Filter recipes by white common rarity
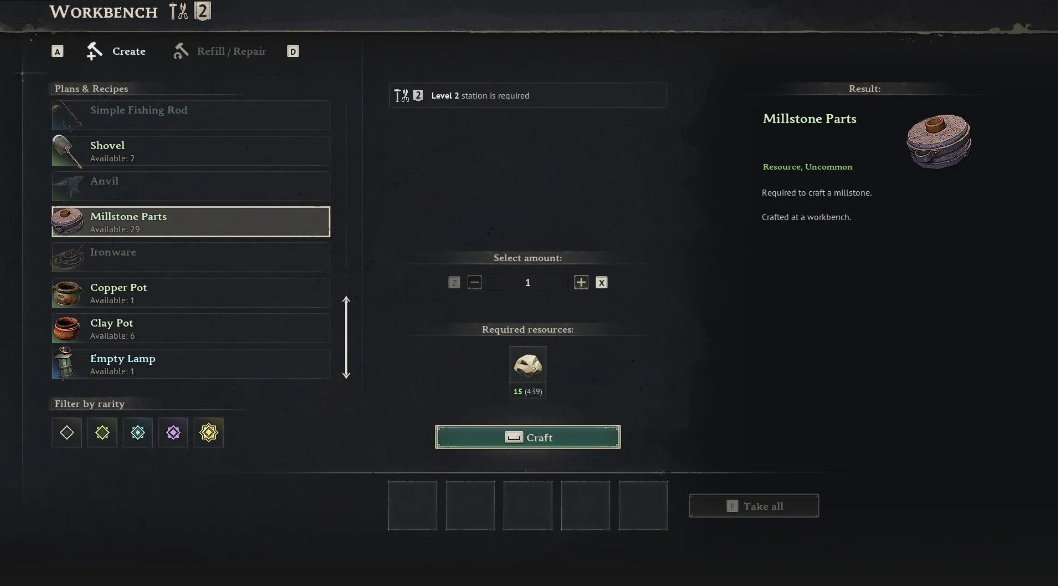1058x586 pixels. pos(67,433)
